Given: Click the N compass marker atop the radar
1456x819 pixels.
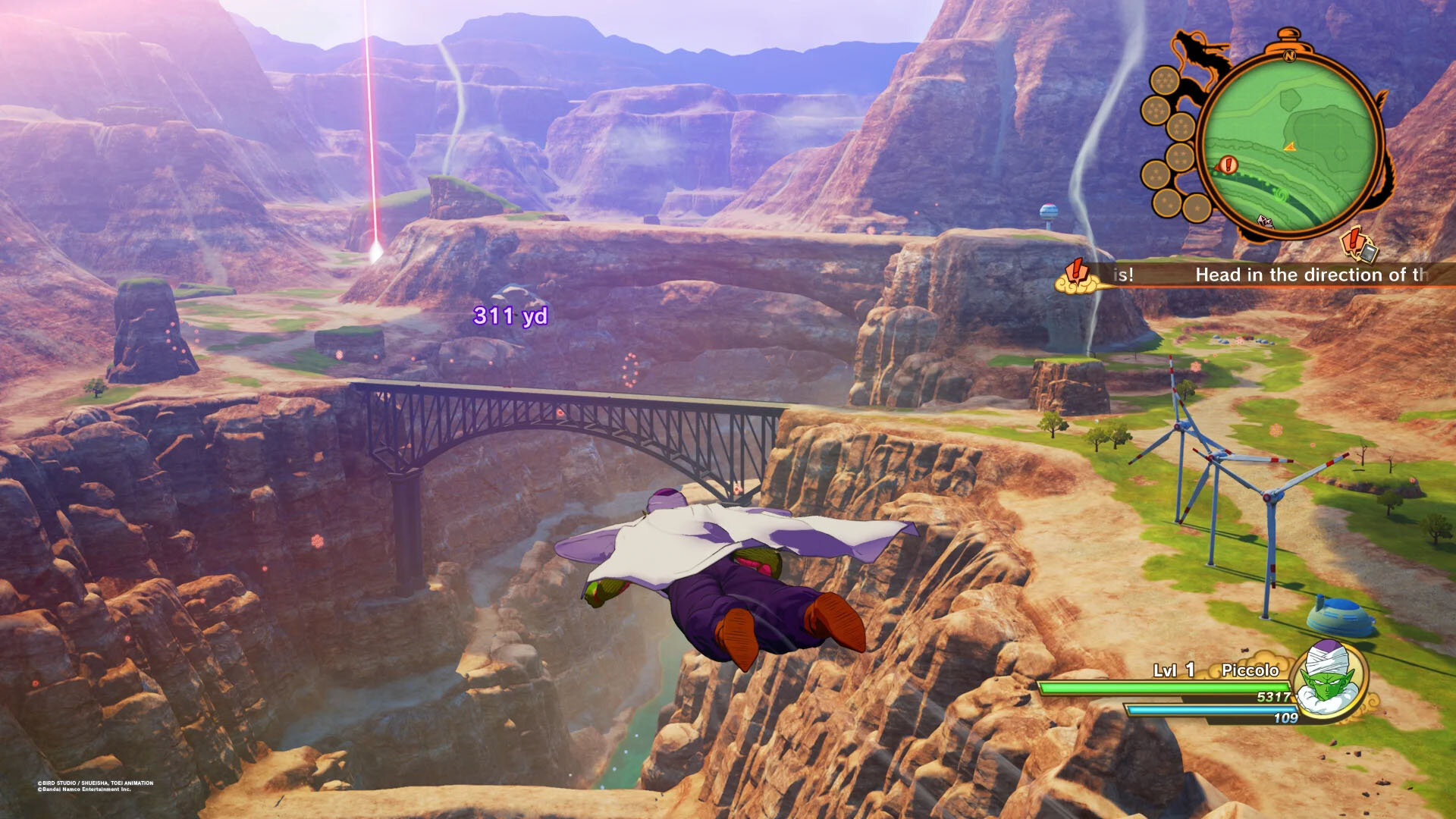Looking at the screenshot, I should coord(1288,55).
